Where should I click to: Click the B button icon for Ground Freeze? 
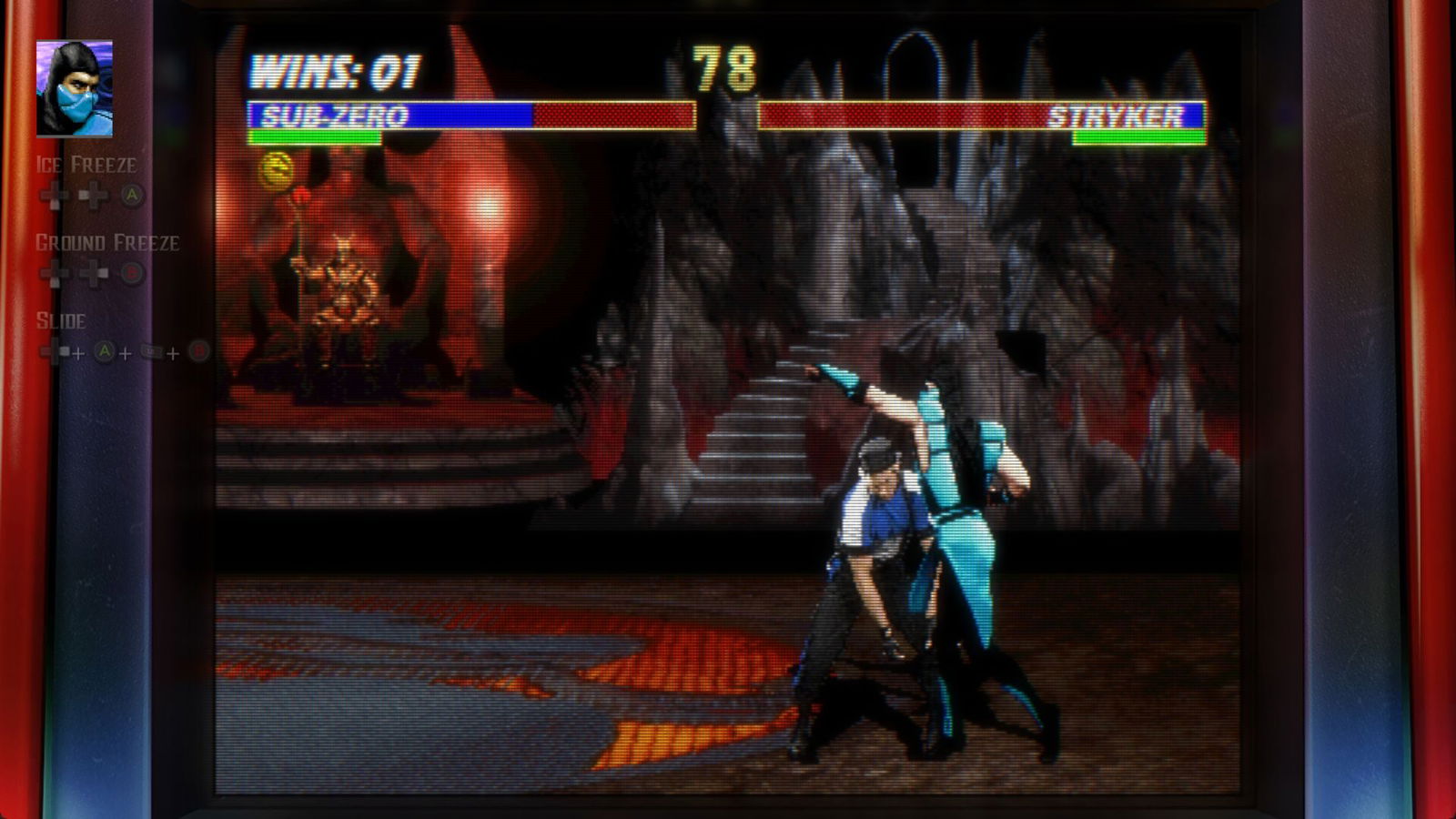(132, 272)
